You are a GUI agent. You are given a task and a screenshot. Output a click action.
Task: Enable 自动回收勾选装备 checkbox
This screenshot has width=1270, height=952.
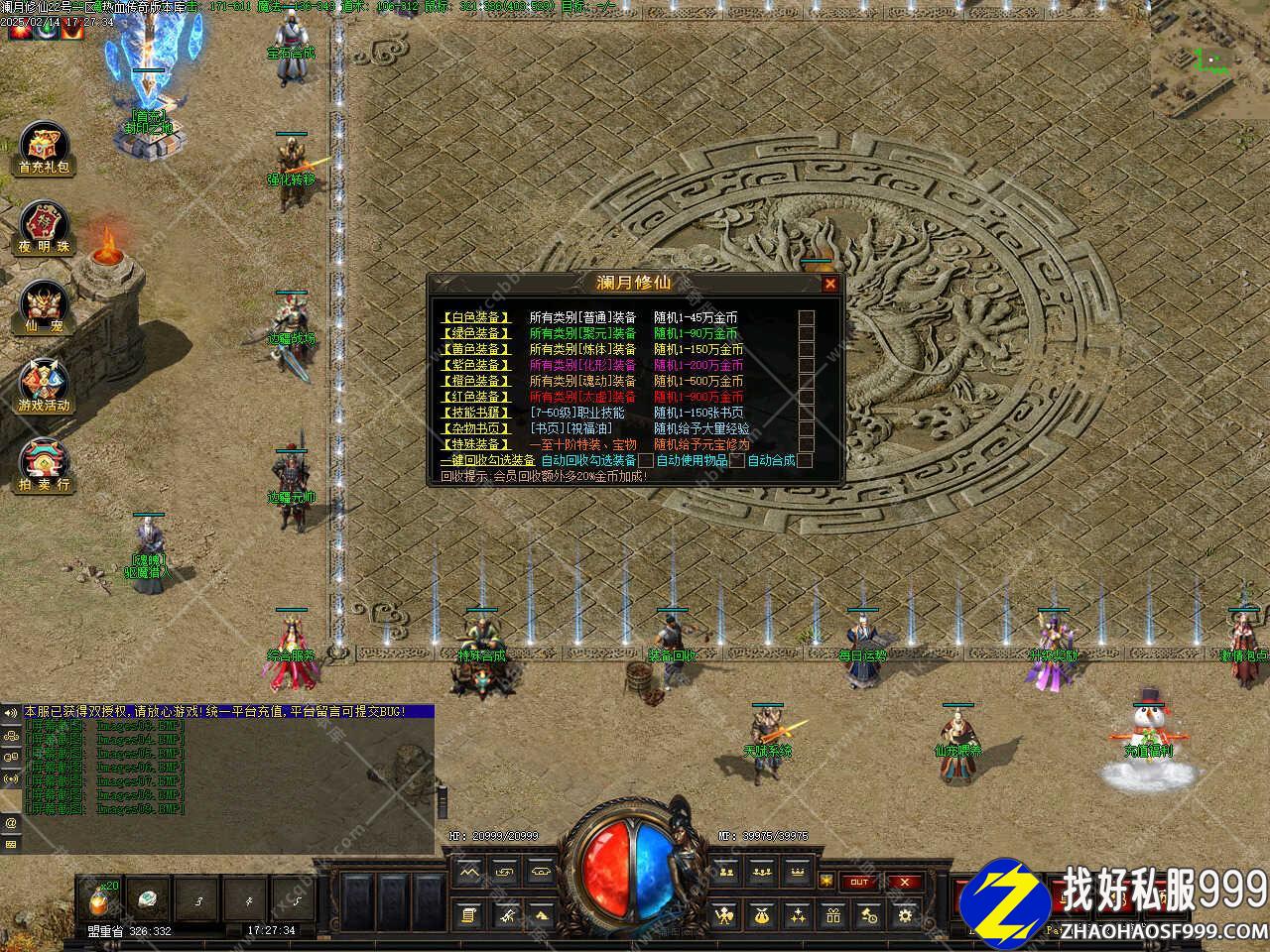[x=646, y=460]
